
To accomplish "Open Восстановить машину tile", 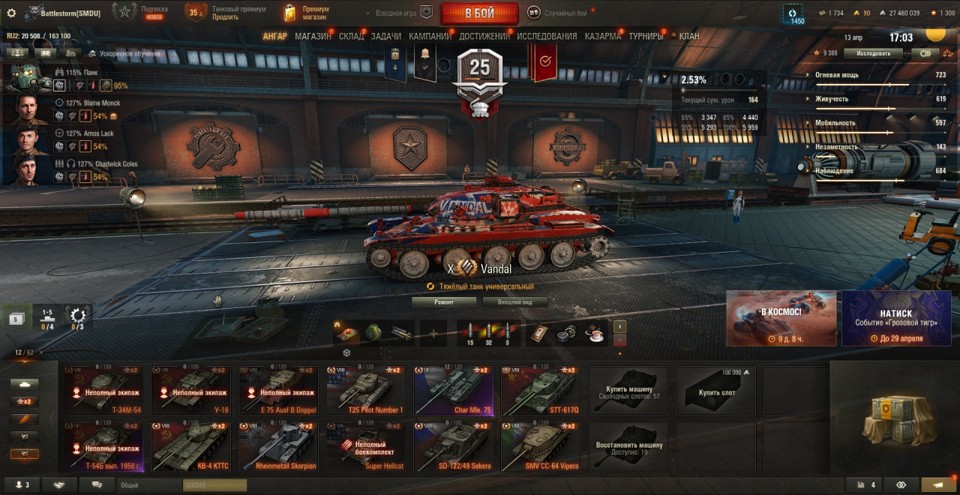I will tap(627, 445).
